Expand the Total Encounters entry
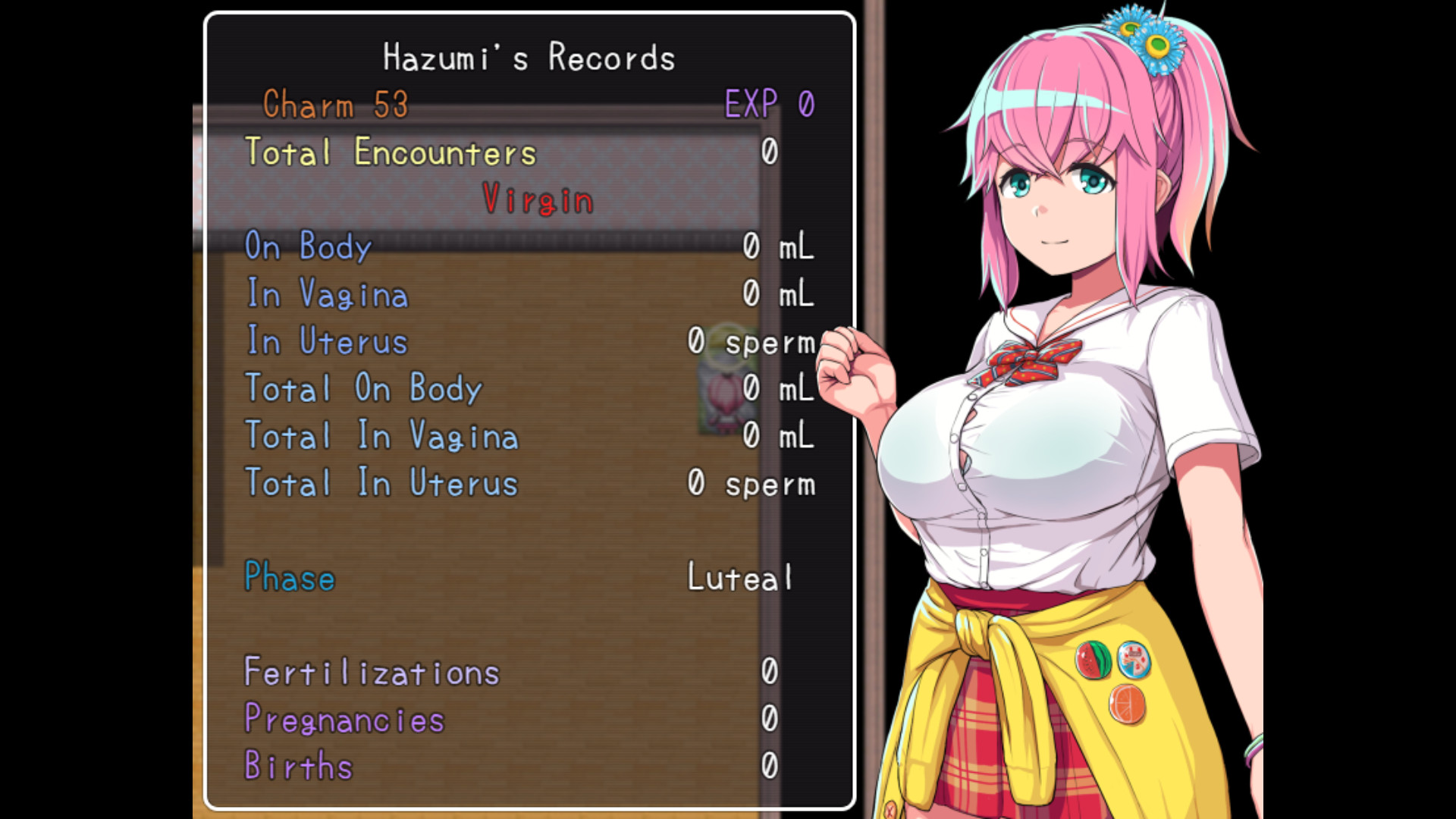Screen dimensions: 1456x819 (390, 152)
